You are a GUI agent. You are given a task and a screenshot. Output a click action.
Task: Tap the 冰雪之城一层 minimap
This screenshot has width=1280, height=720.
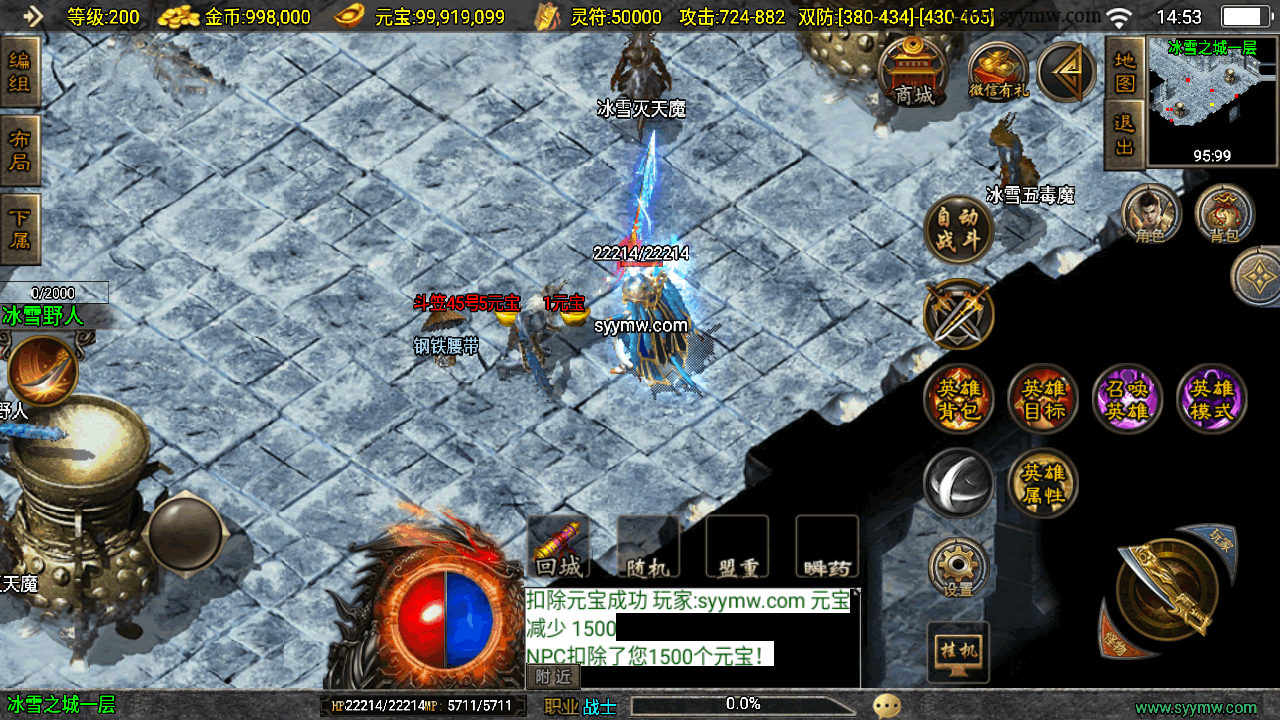tap(1212, 100)
